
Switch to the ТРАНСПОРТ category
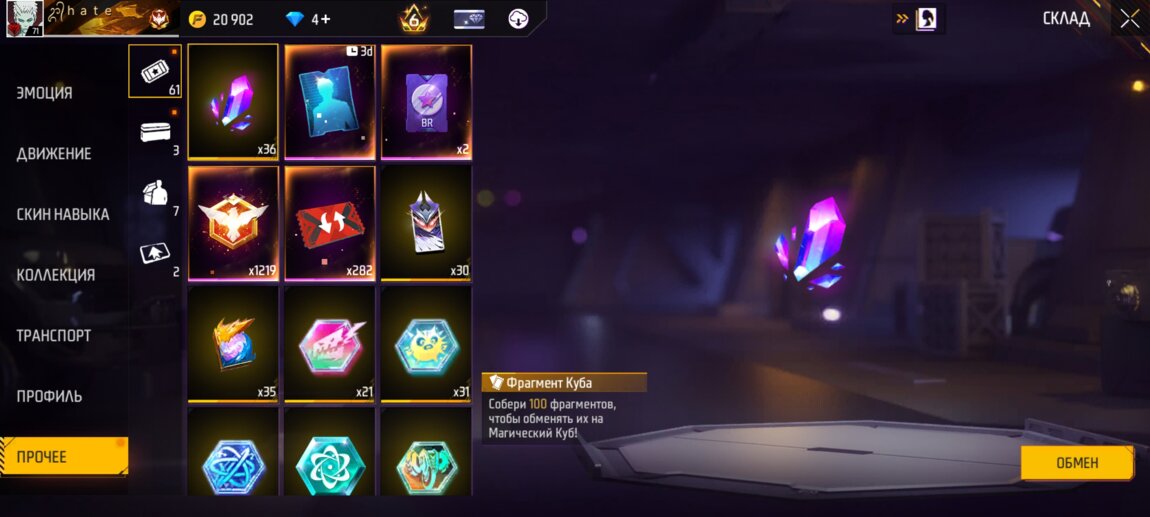(54, 336)
